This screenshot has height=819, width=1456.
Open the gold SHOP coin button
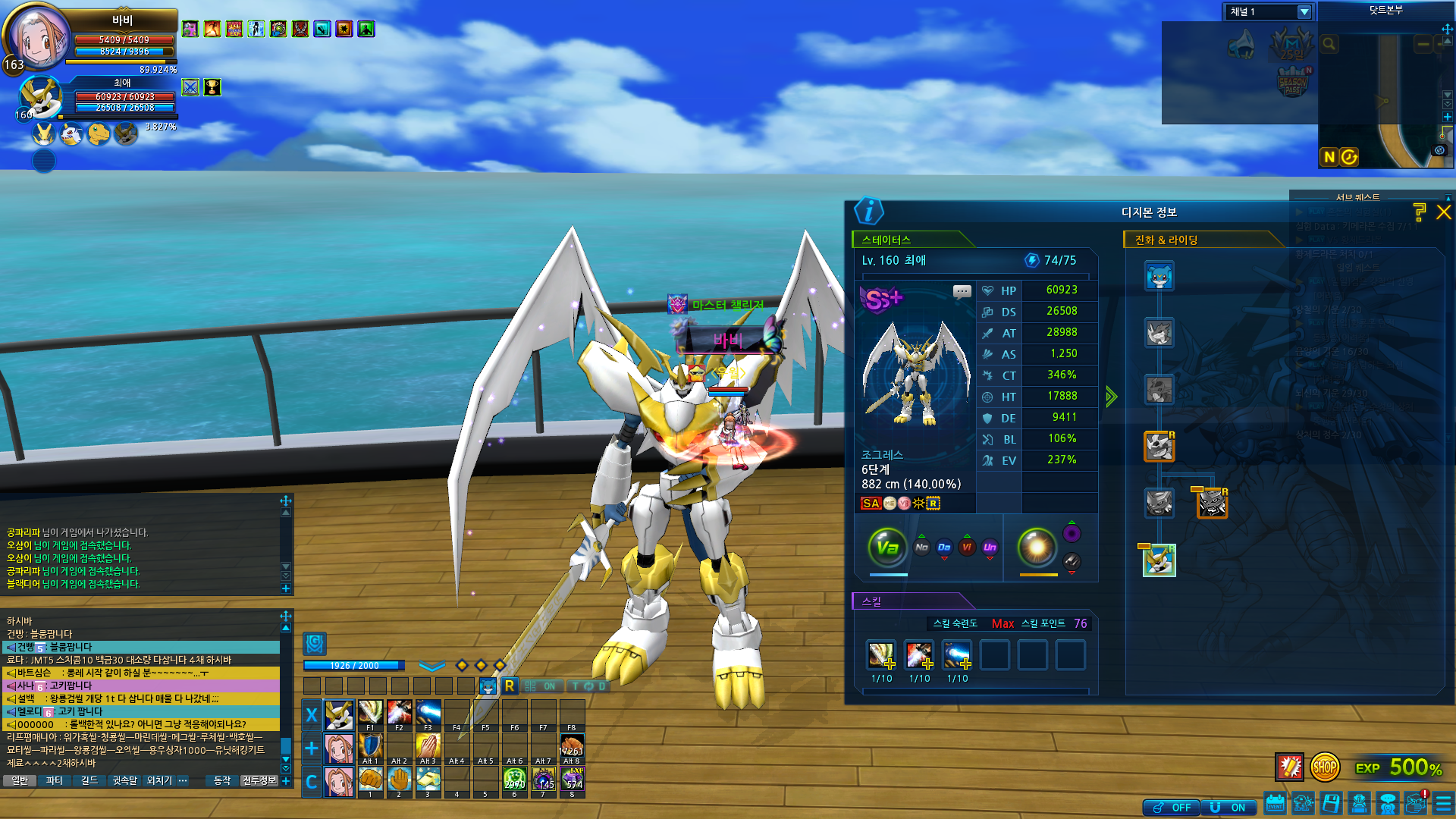click(1325, 767)
